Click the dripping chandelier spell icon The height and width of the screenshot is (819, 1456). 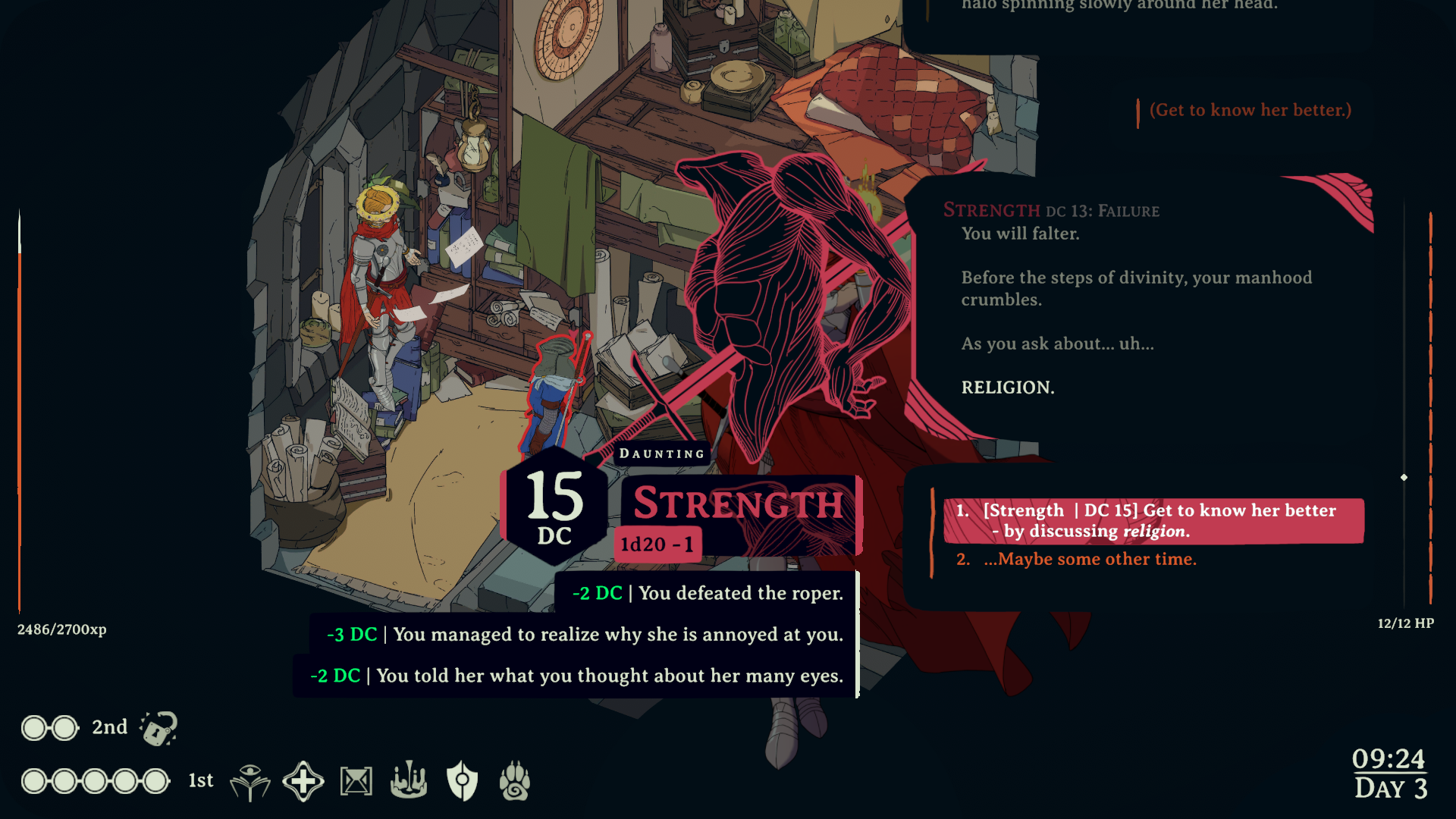click(x=408, y=780)
